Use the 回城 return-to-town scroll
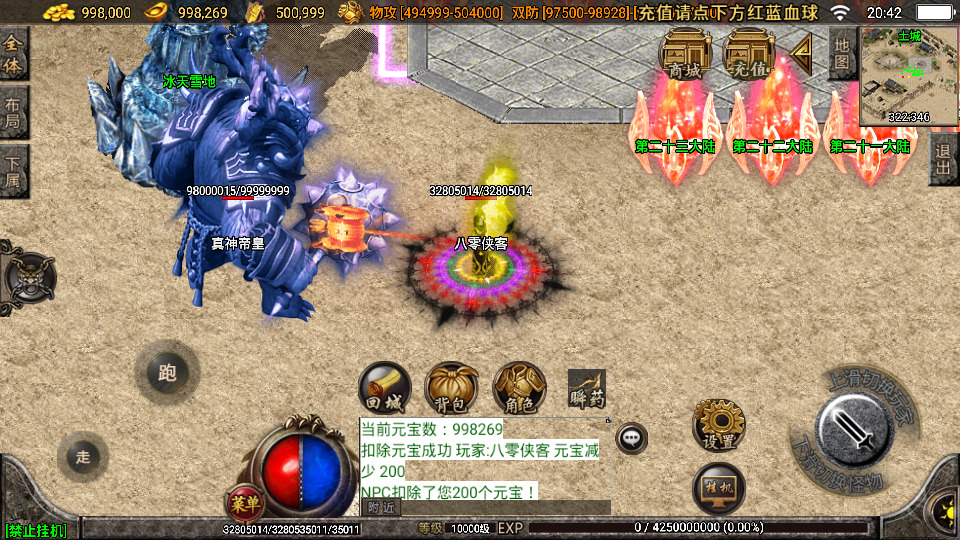 pyautogui.click(x=385, y=387)
